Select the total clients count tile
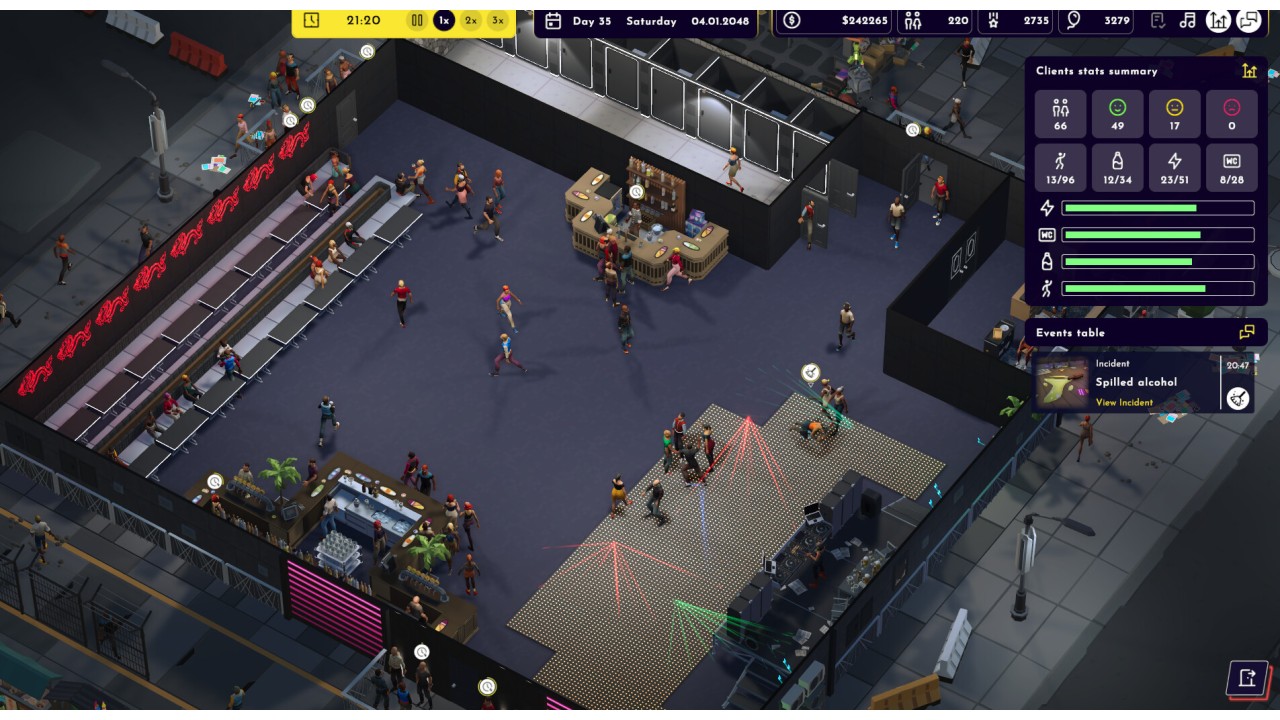This screenshot has width=1280, height=720. 1061,114
